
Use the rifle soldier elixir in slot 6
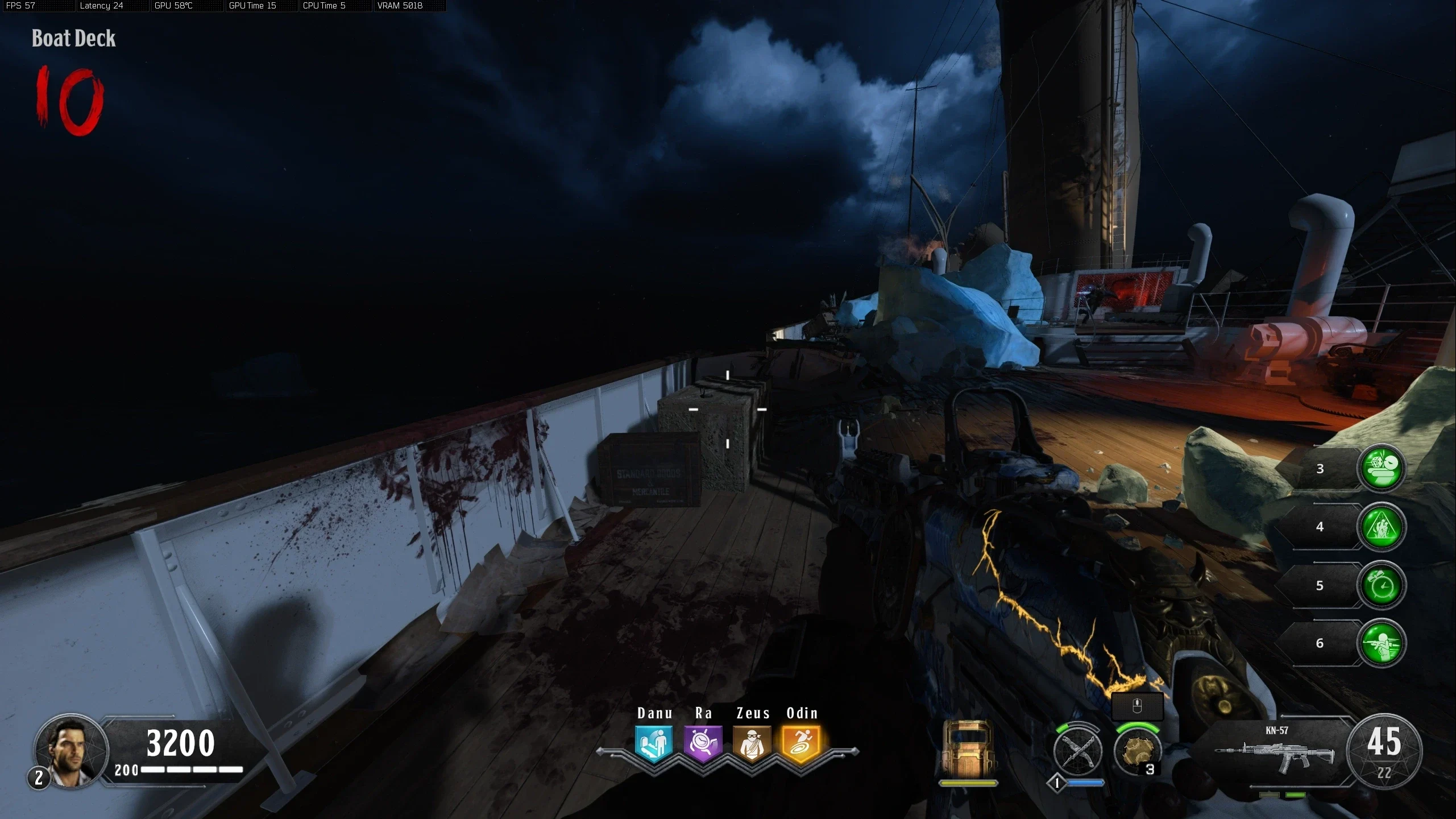[1381, 644]
